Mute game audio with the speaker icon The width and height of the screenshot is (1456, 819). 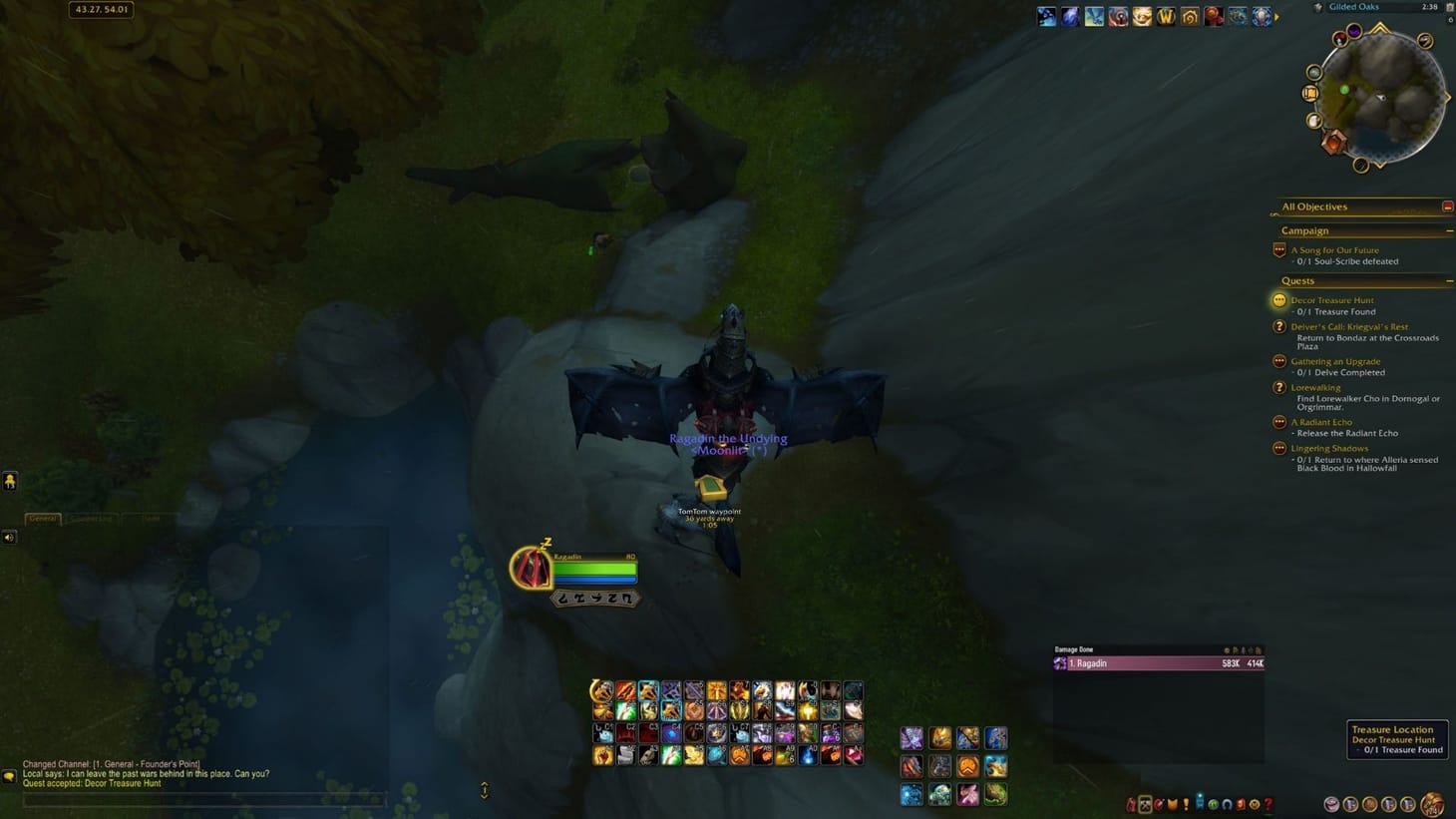tap(10, 537)
